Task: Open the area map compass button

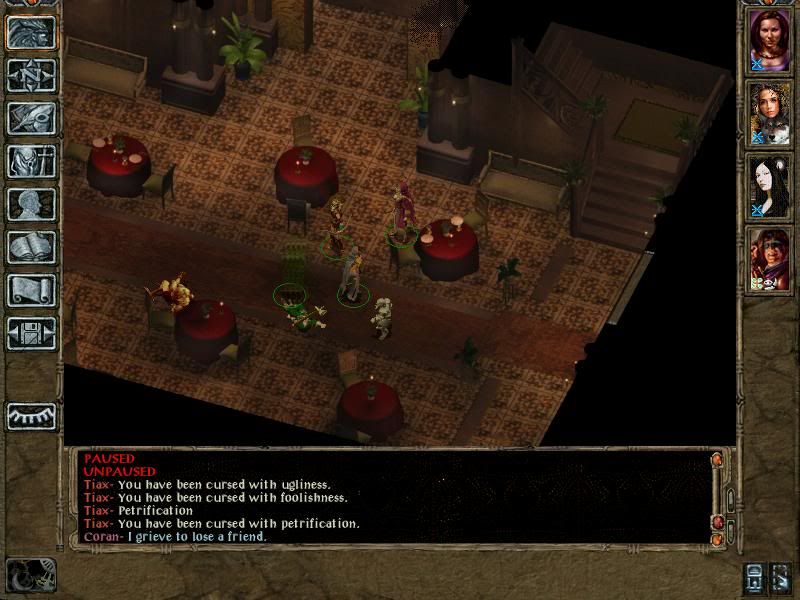Action: [31, 75]
